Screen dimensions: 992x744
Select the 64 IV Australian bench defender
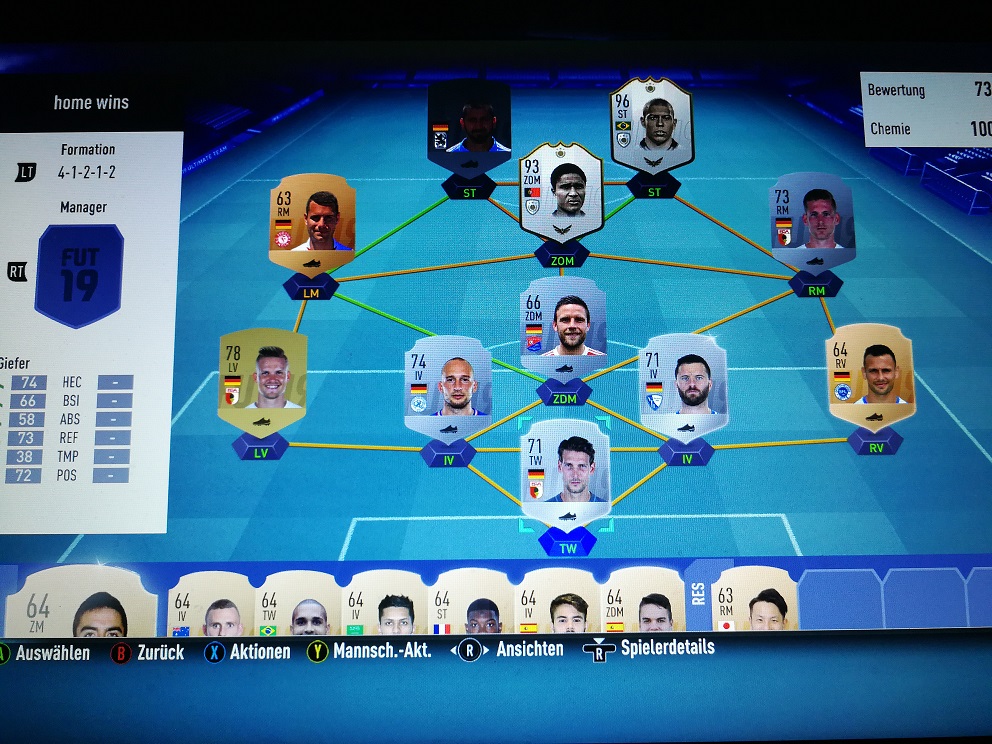[x=210, y=605]
